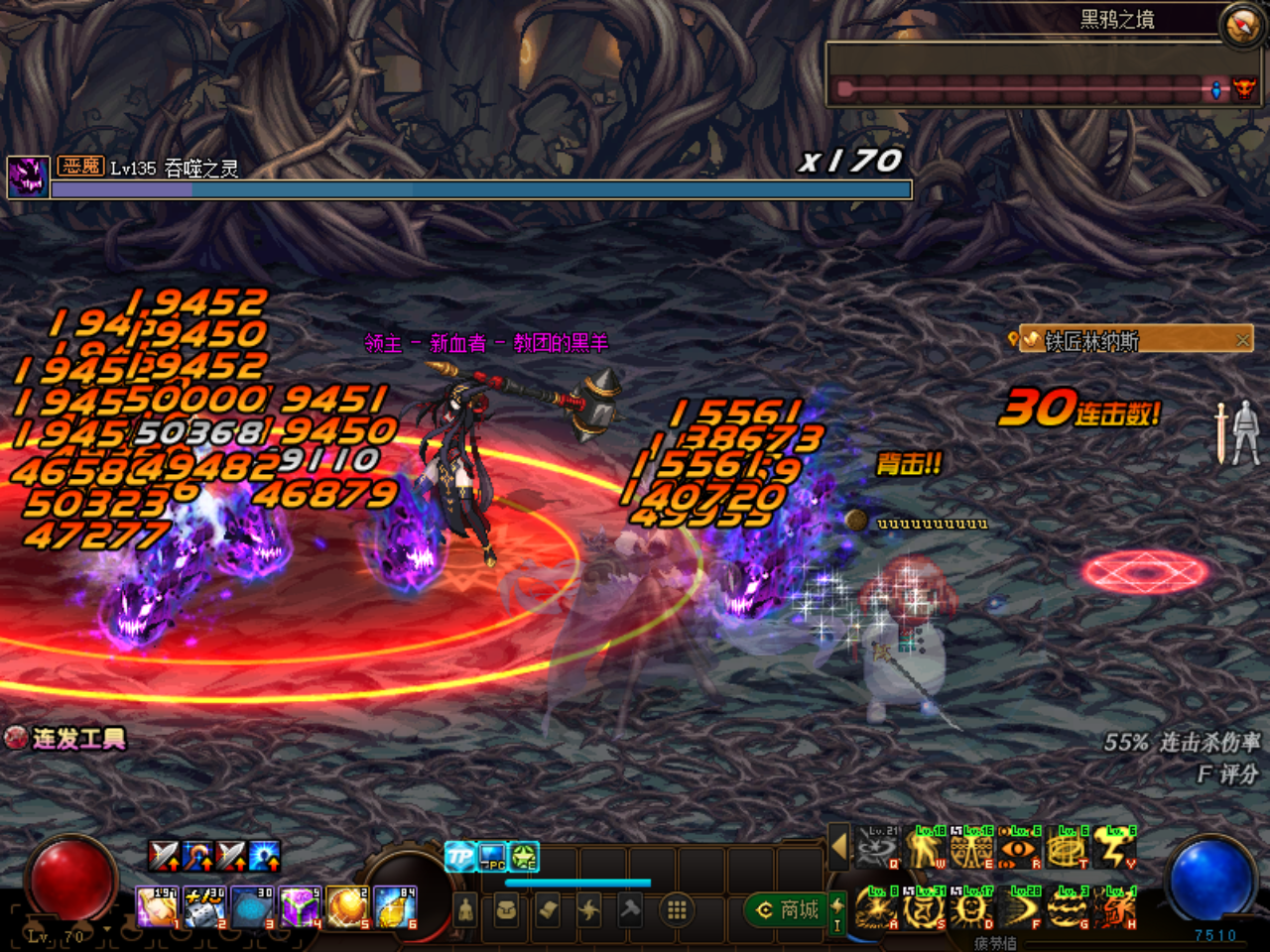Use the consumable in quick slot 1
Image resolution: width=1270 pixels, height=952 pixels.
(156, 907)
